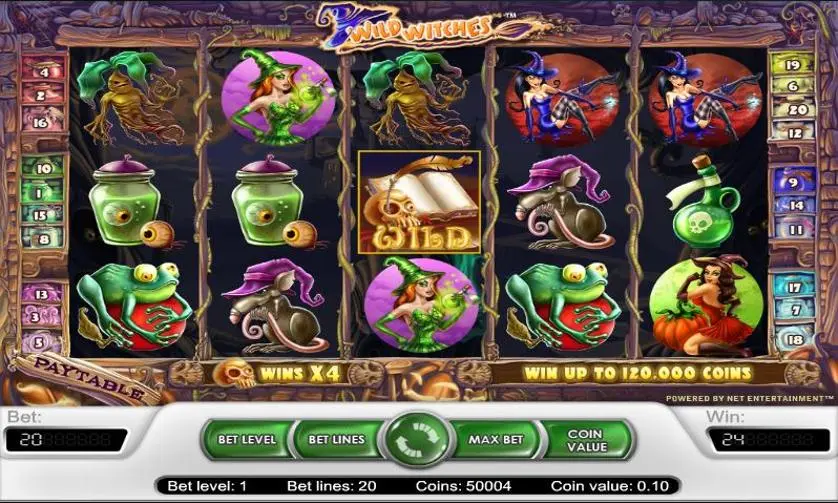The width and height of the screenshot is (838, 503).
Task: Select bet line marker 4
Action: (x=41, y=71)
